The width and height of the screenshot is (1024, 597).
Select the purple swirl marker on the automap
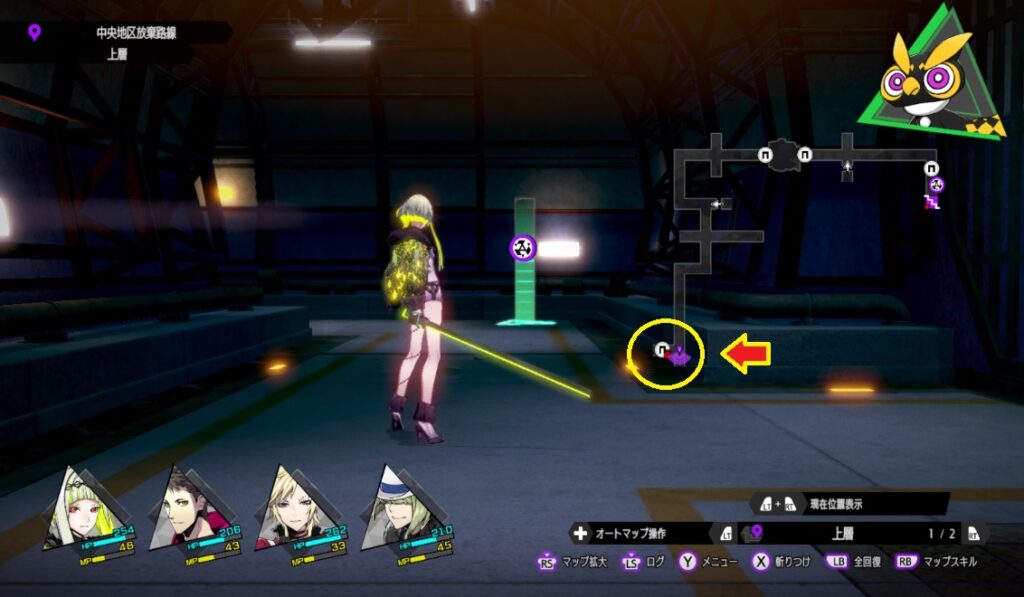click(x=936, y=185)
